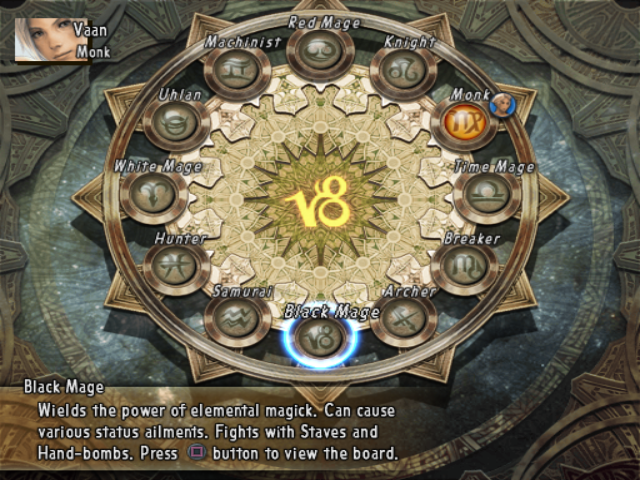Select the Archer job medallion
Screen dimensions: 640x480
pyautogui.click(x=404, y=319)
